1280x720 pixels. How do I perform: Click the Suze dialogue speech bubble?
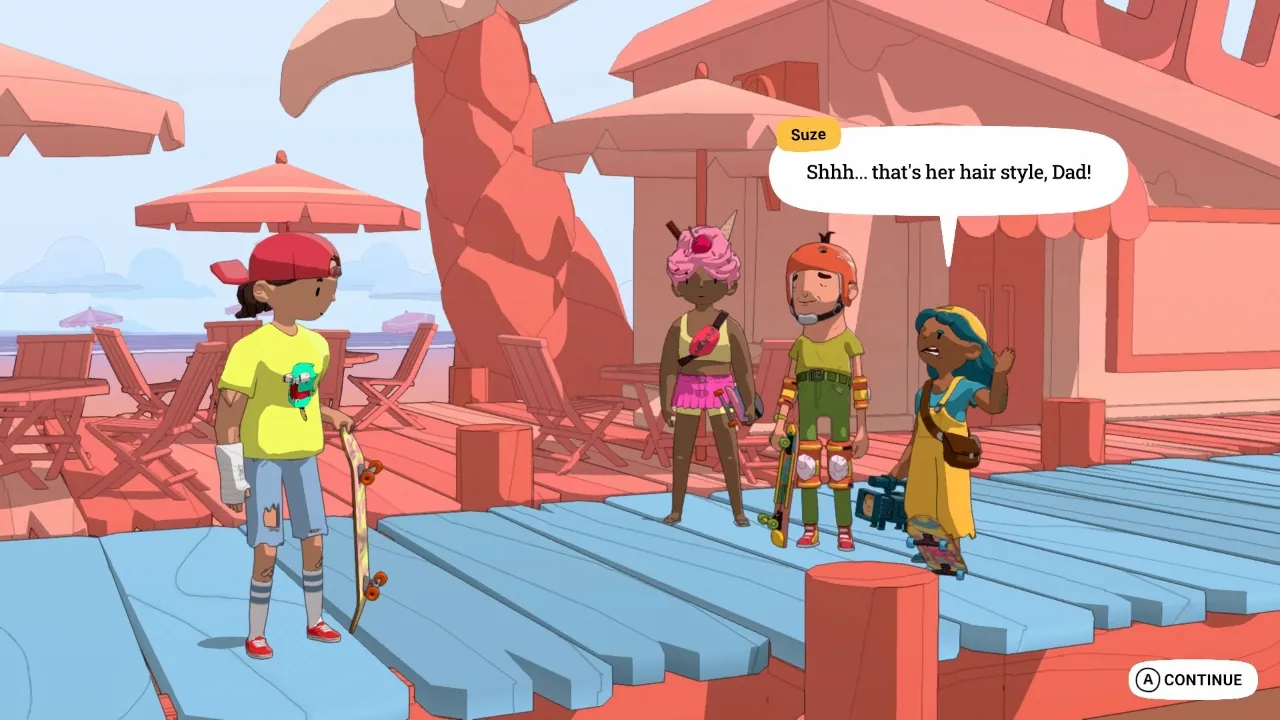(x=948, y=172)
